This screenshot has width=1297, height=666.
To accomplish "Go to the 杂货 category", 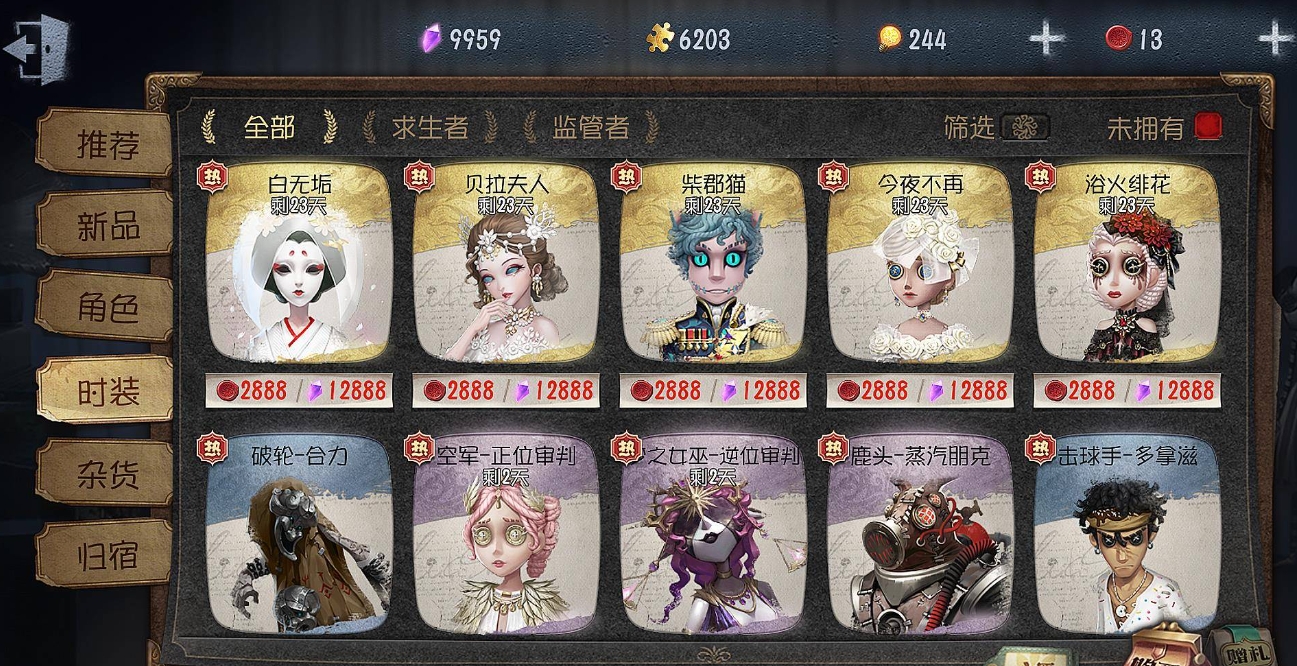I will [106, 474].
